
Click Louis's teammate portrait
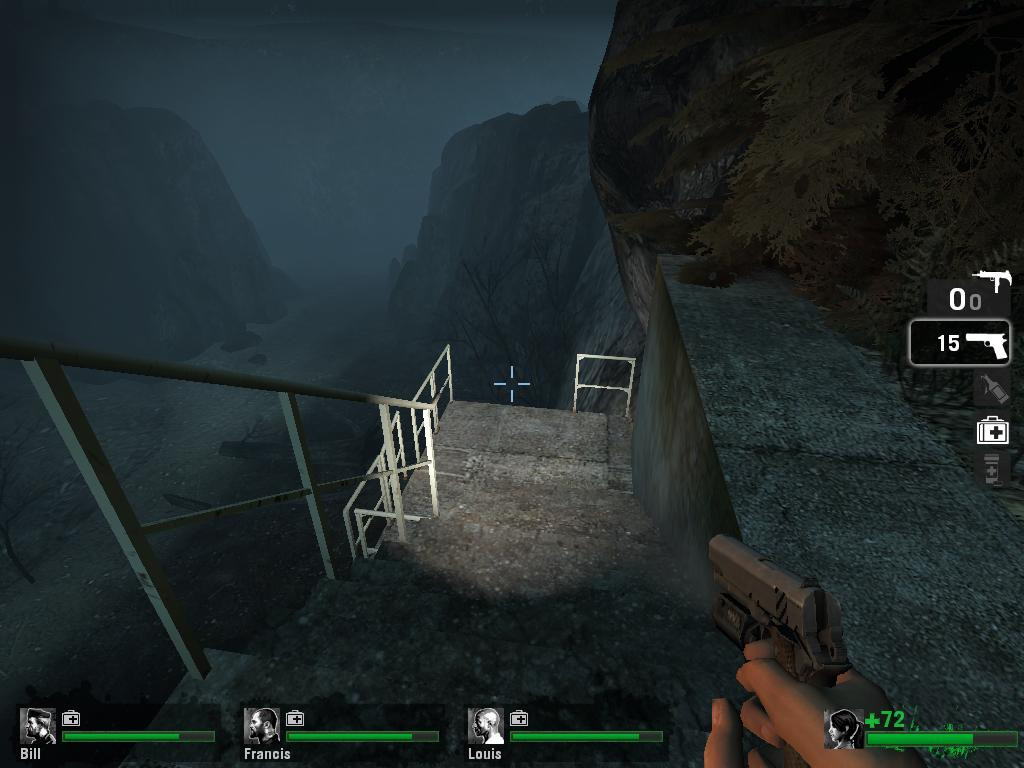click(486, 726)
